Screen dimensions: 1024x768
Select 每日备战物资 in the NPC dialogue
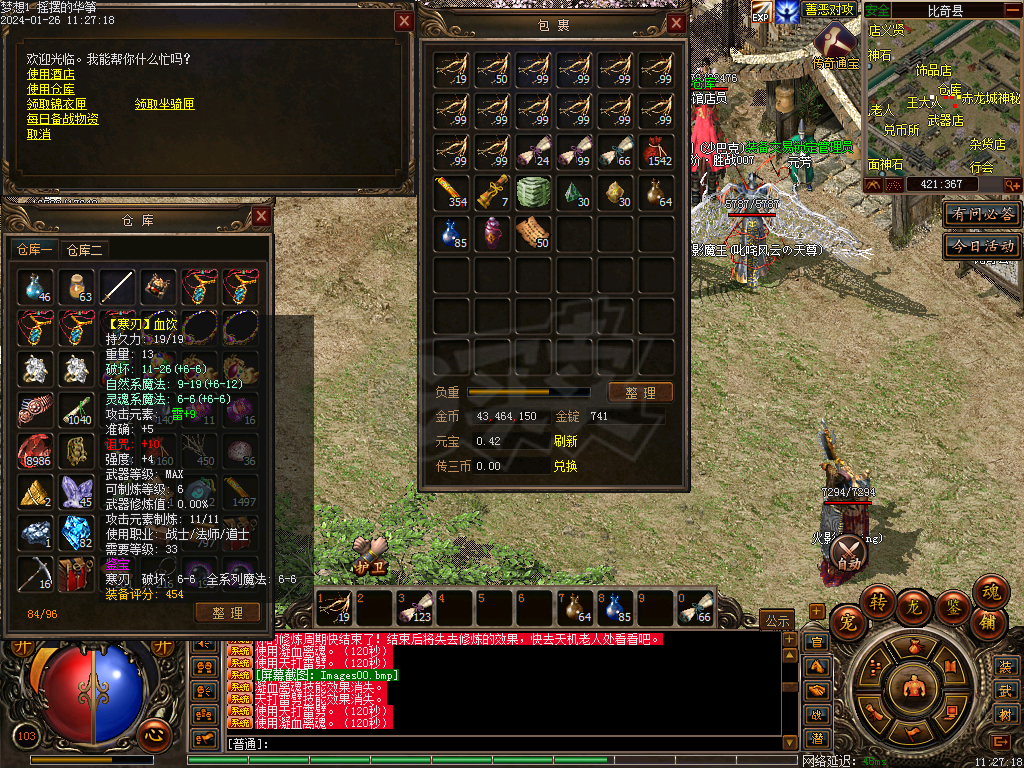click(63, 119)
